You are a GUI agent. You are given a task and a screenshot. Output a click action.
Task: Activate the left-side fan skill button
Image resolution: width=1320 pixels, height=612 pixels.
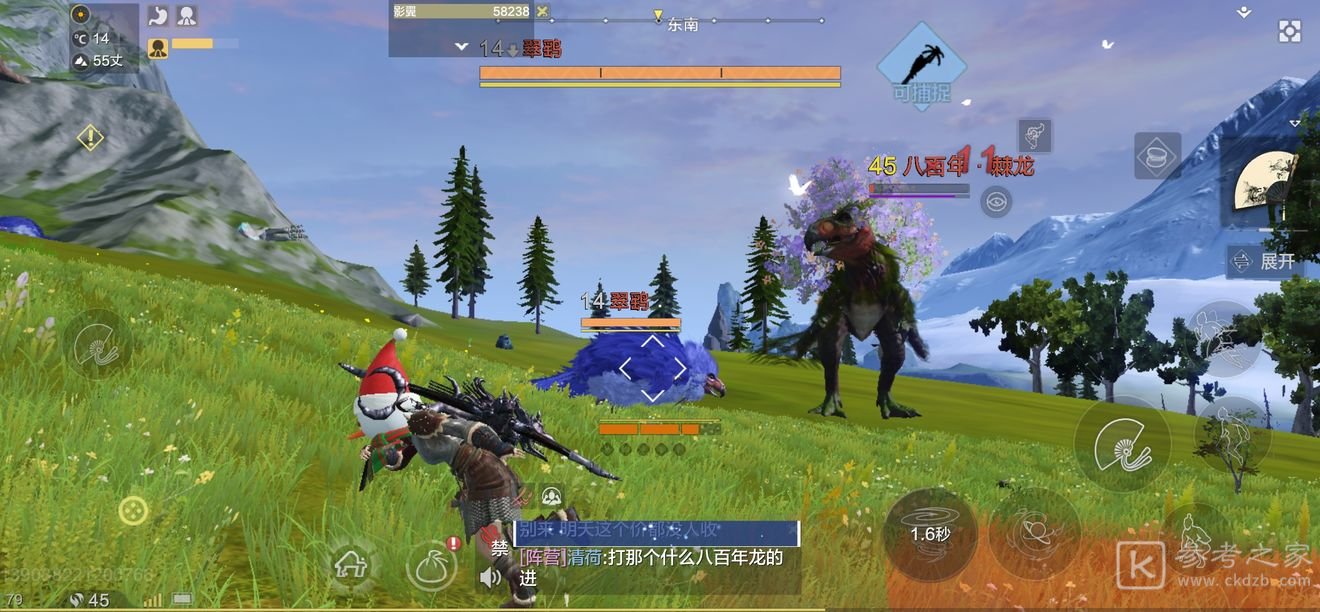[98, 344]
